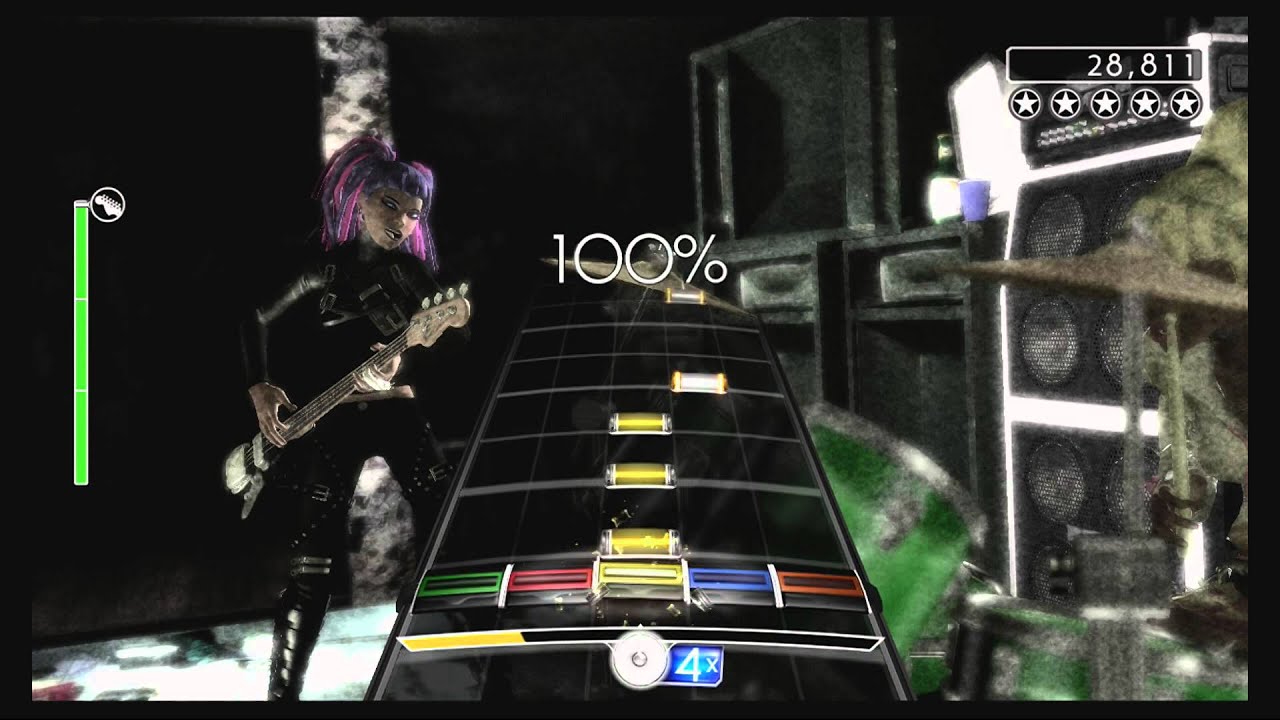Click the 28,811 score display
This screenshot has height=720, width=1280.
(1140, 64)
